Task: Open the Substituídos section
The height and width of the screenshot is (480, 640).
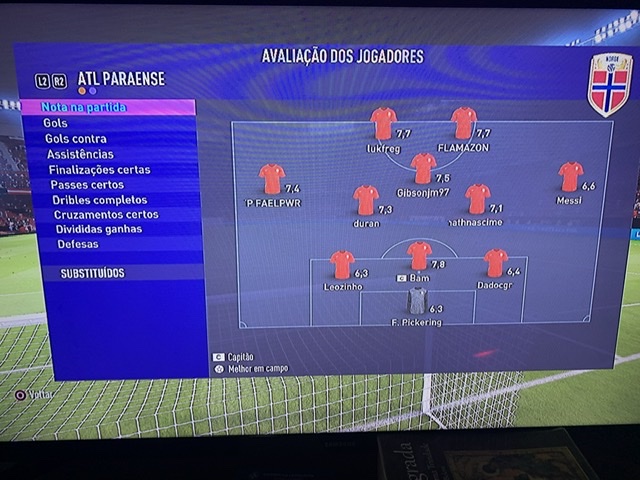Action: 92,273
